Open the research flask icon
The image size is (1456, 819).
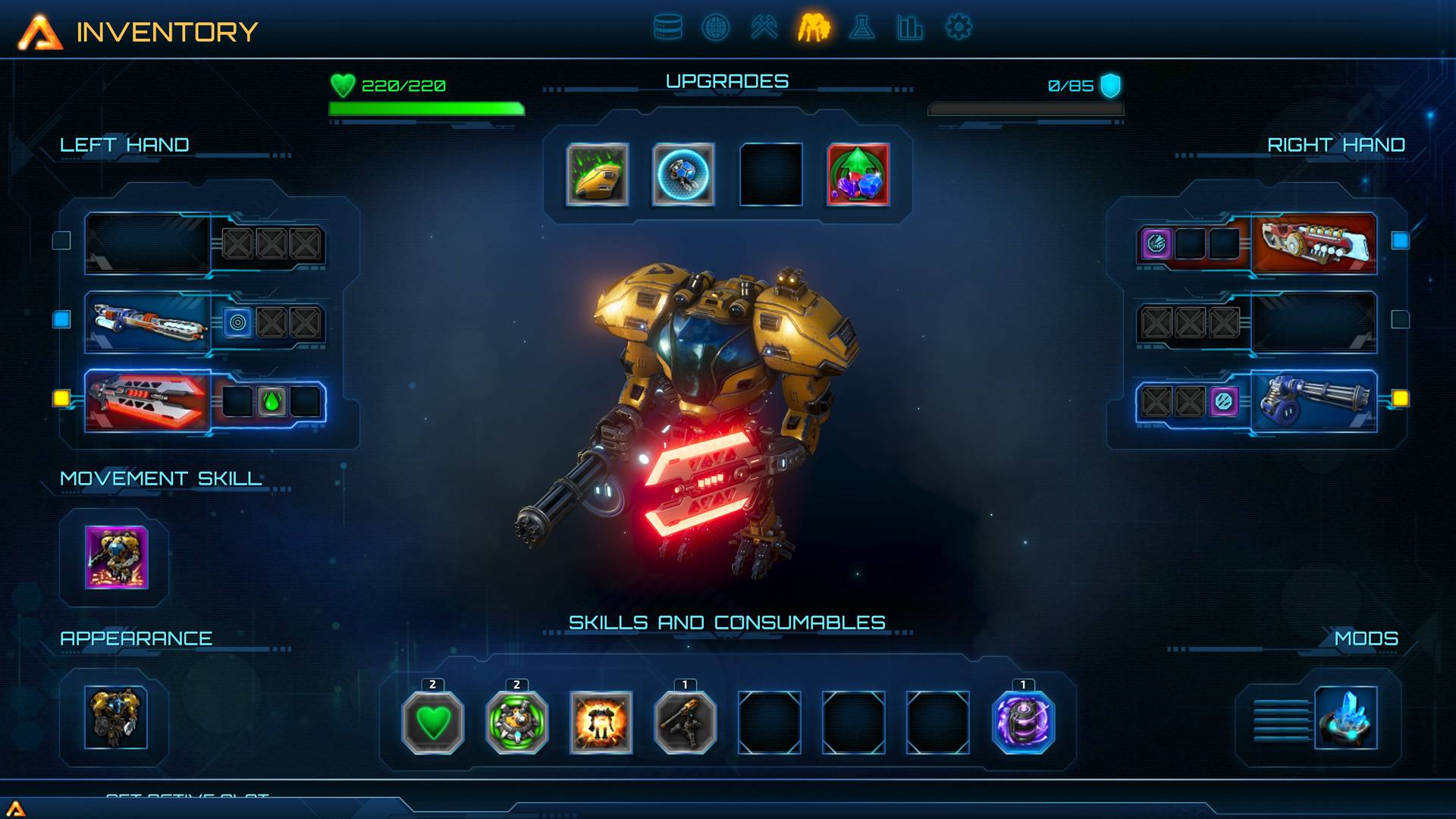click(x=861, y=26)
